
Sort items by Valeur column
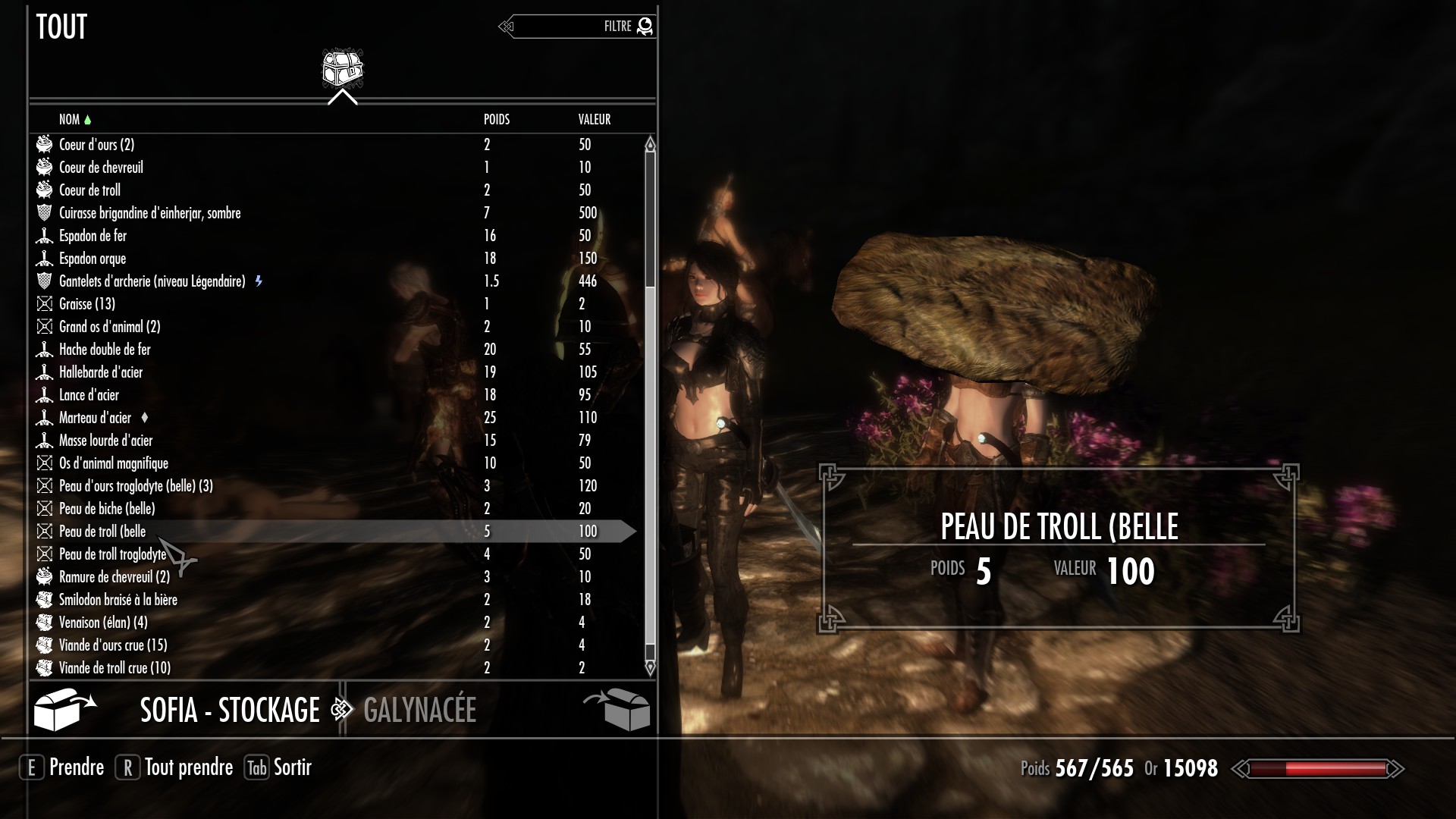point(594,119)
